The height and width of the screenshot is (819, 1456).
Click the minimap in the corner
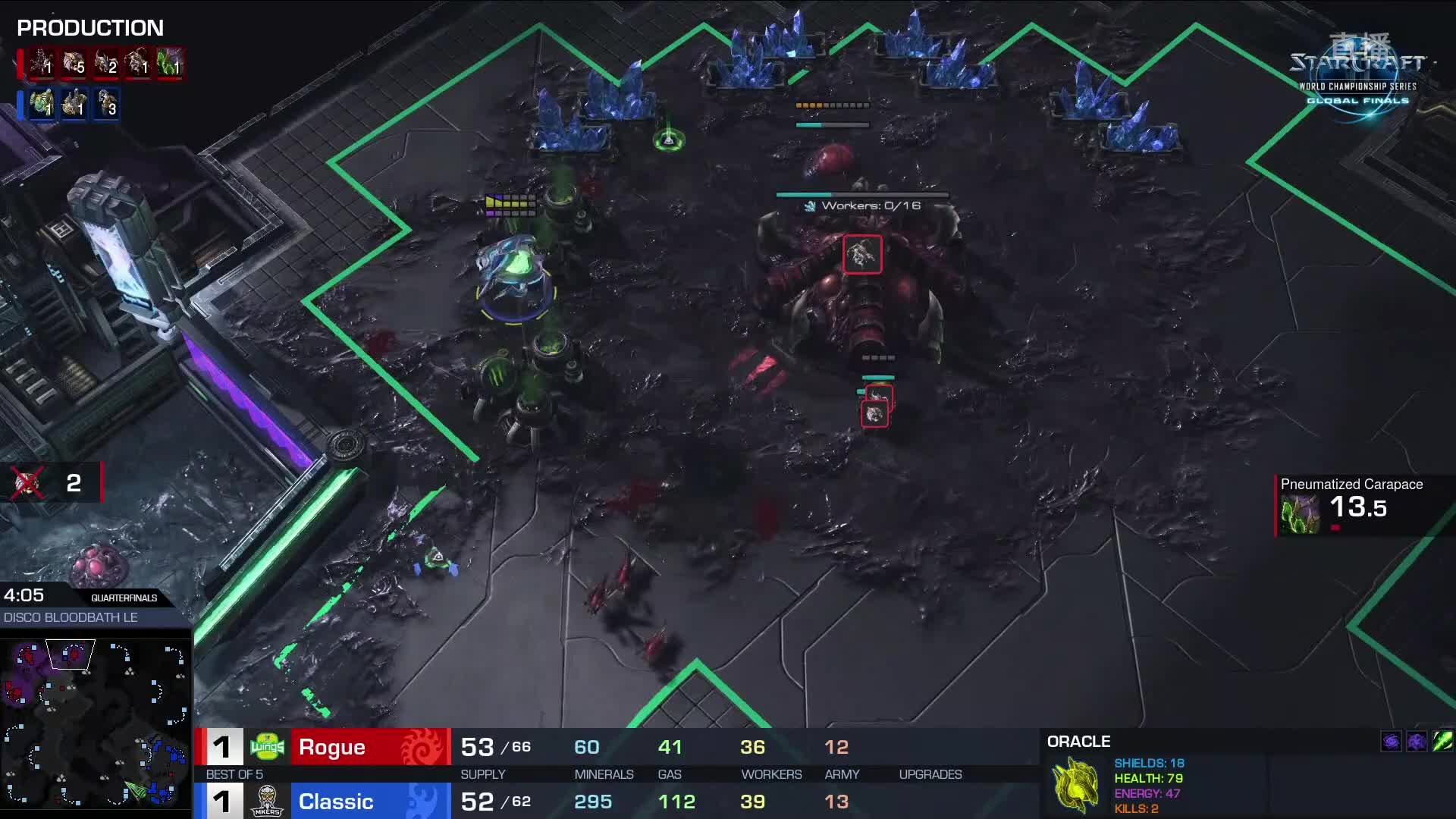click(x=95, y=723)
